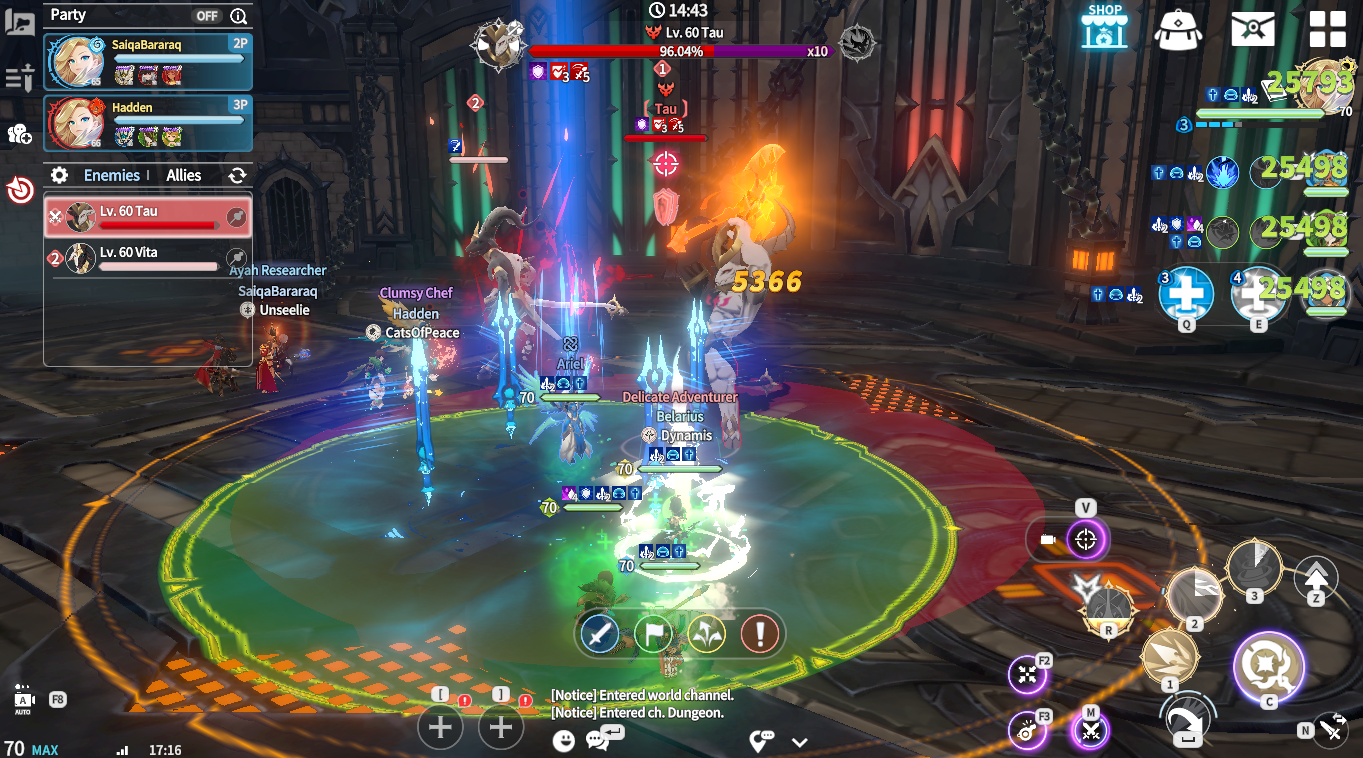The width and height of the screenshot is (1363, 758).
Task: Toggle the Party OFF switch
Action: point(207,15)
